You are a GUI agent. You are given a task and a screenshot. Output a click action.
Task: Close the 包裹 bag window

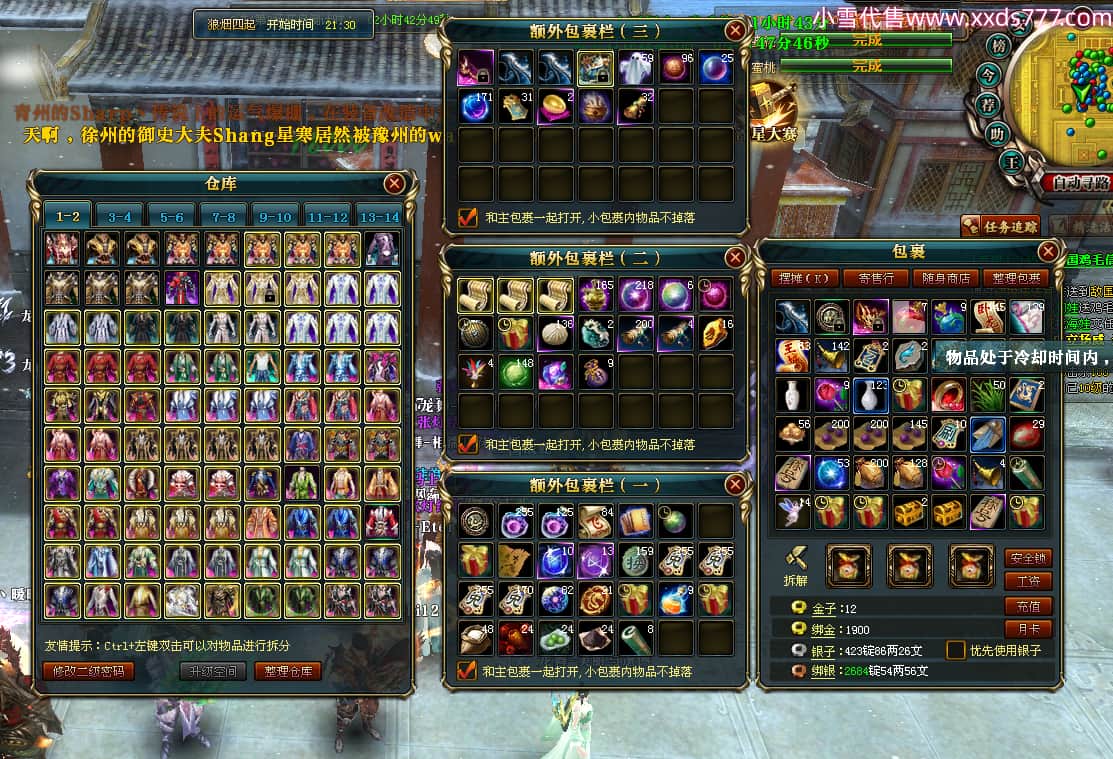pos(1048,251)
